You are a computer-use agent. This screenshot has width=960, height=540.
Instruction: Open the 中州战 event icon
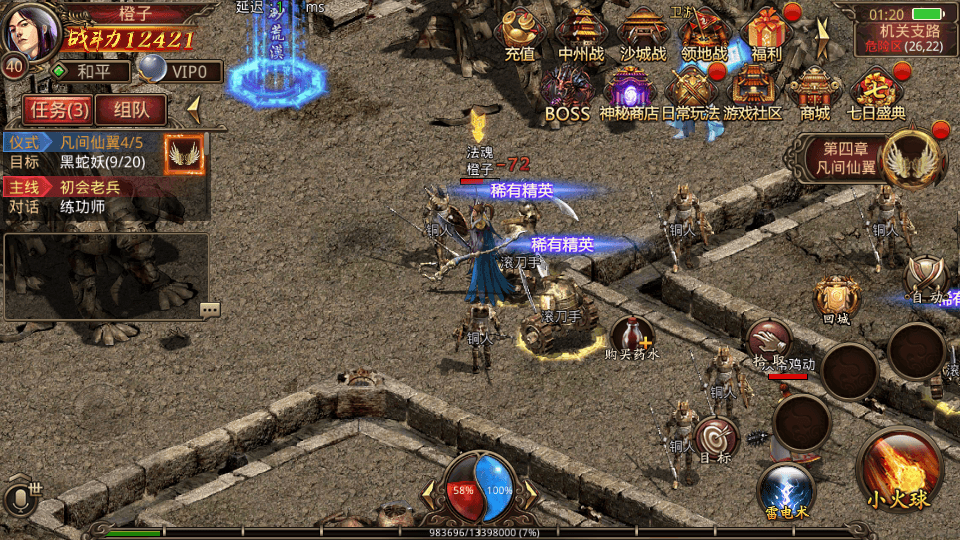tap(580, 35)
